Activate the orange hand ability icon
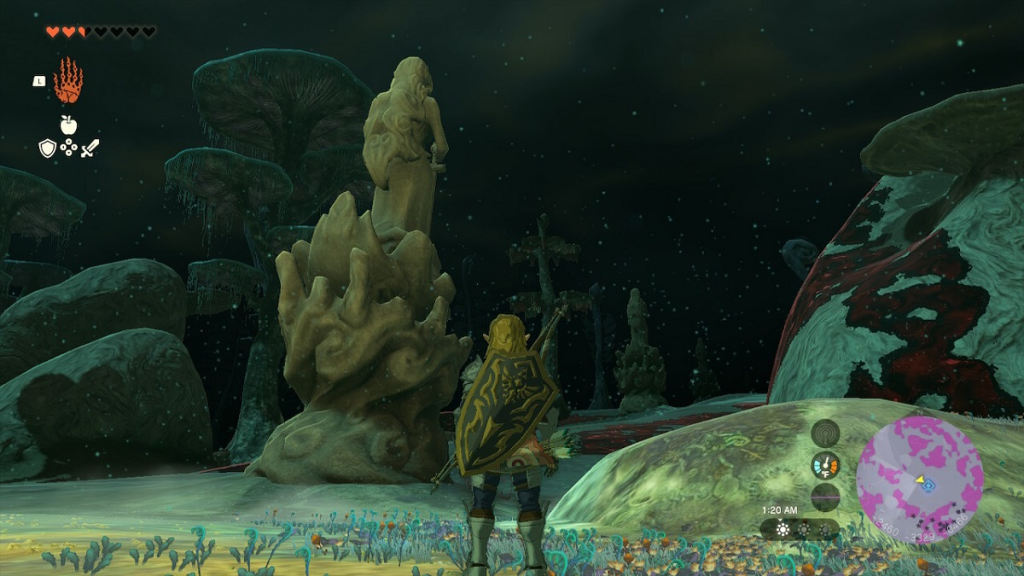 [x=68, y=81]
